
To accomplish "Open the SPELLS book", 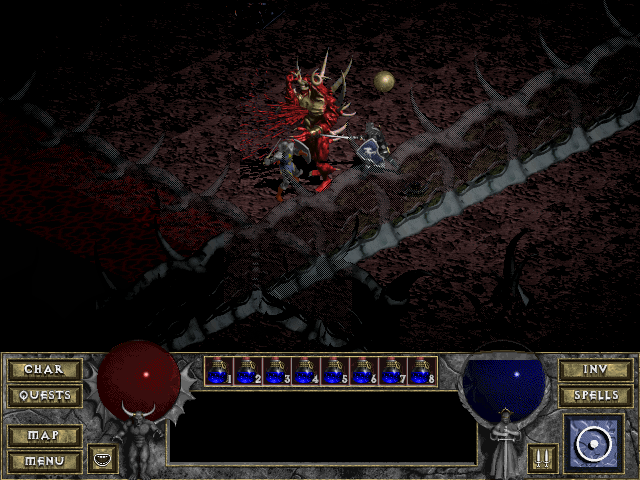I will point(595,395).
